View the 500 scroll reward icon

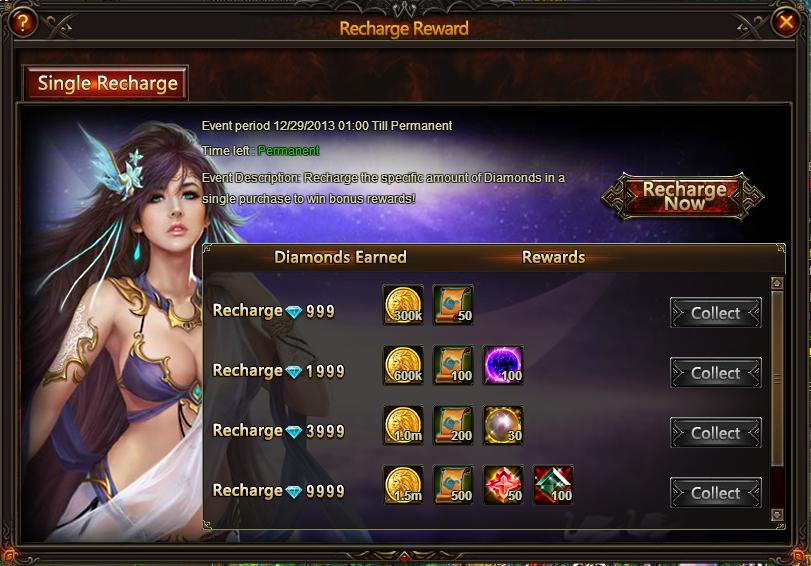(453, 485)
